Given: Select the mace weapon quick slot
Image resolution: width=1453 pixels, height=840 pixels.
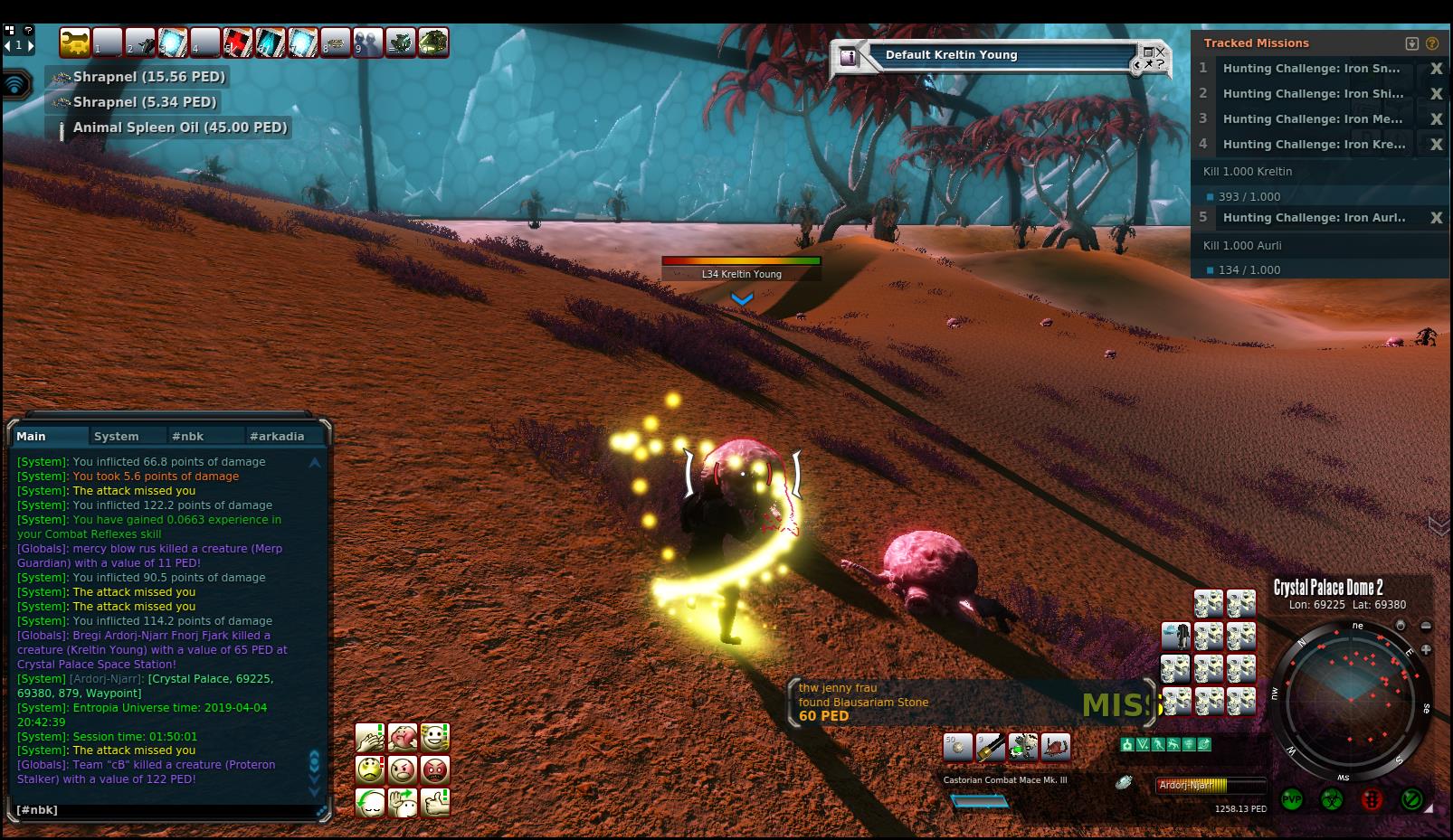Looking at the screenshot, I should pos(990,748).
